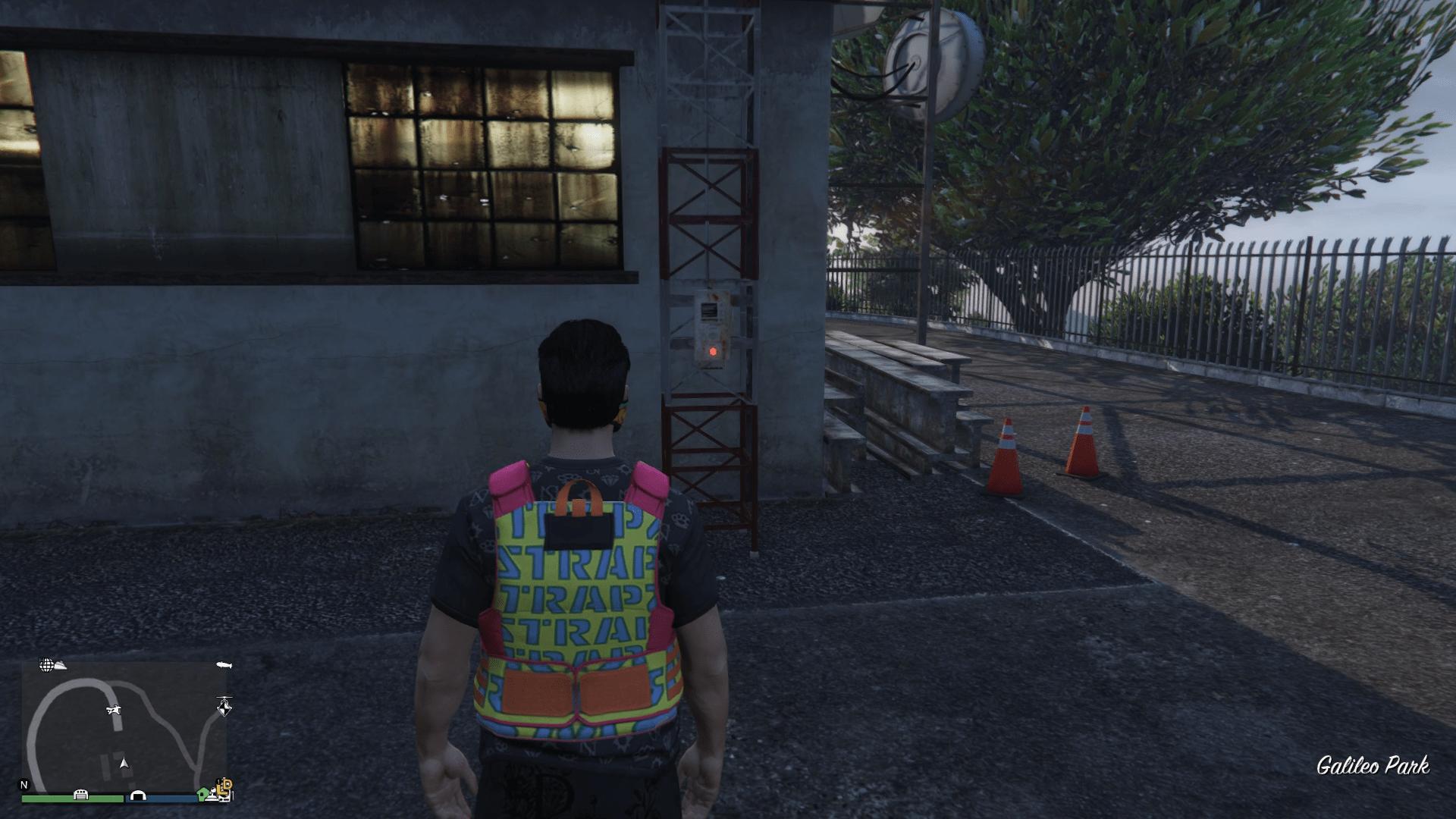This screenshot has height=819, width=1456.
Task: Select the white player arrow on minimap
Action: pyautogui.click(x=124, y=764)
